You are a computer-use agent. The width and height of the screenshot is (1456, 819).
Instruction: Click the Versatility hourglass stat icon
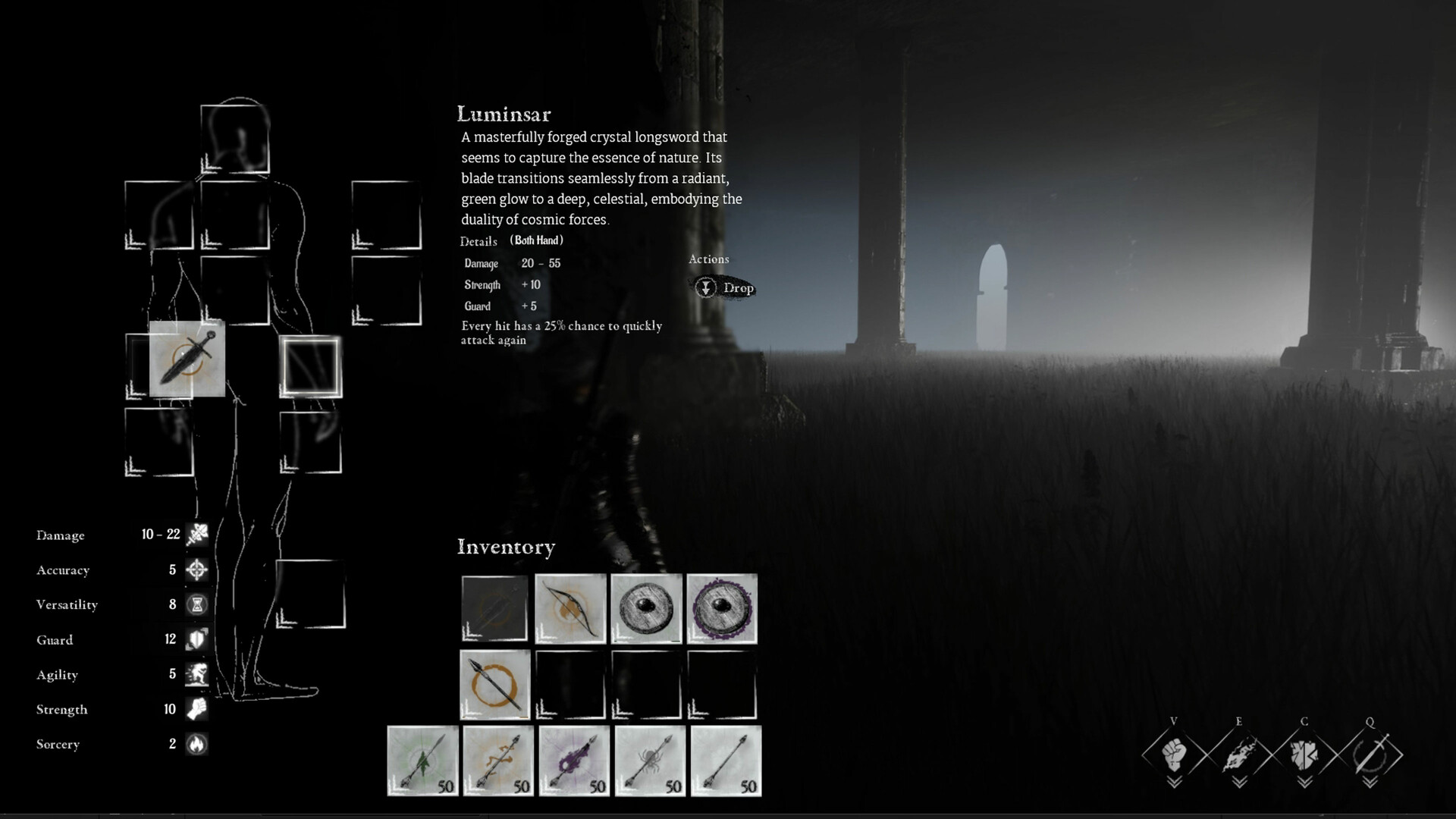pyautogui.click(x=196, y=604)
